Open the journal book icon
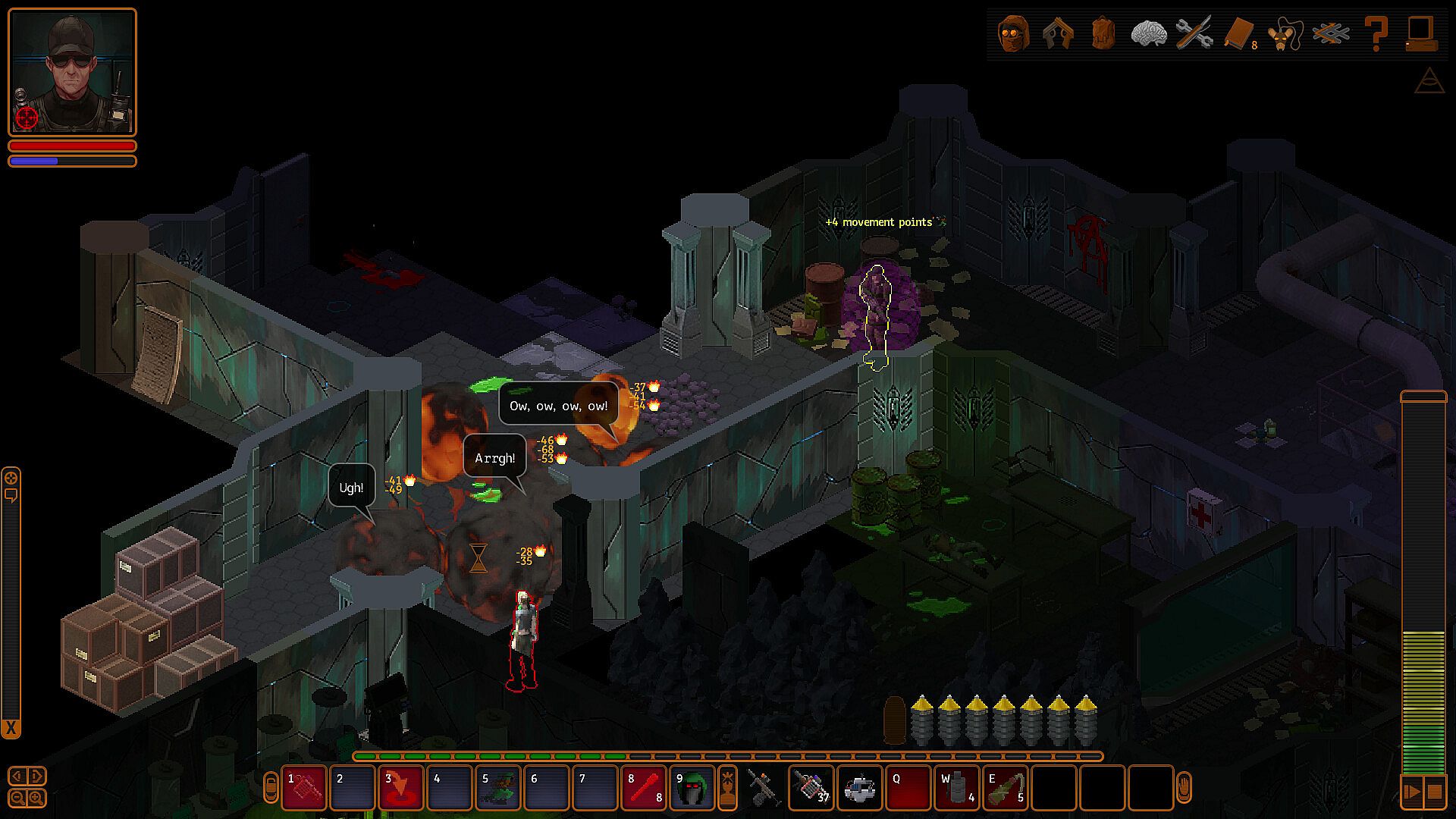The image size is (1456, 819). point(1239,33)
